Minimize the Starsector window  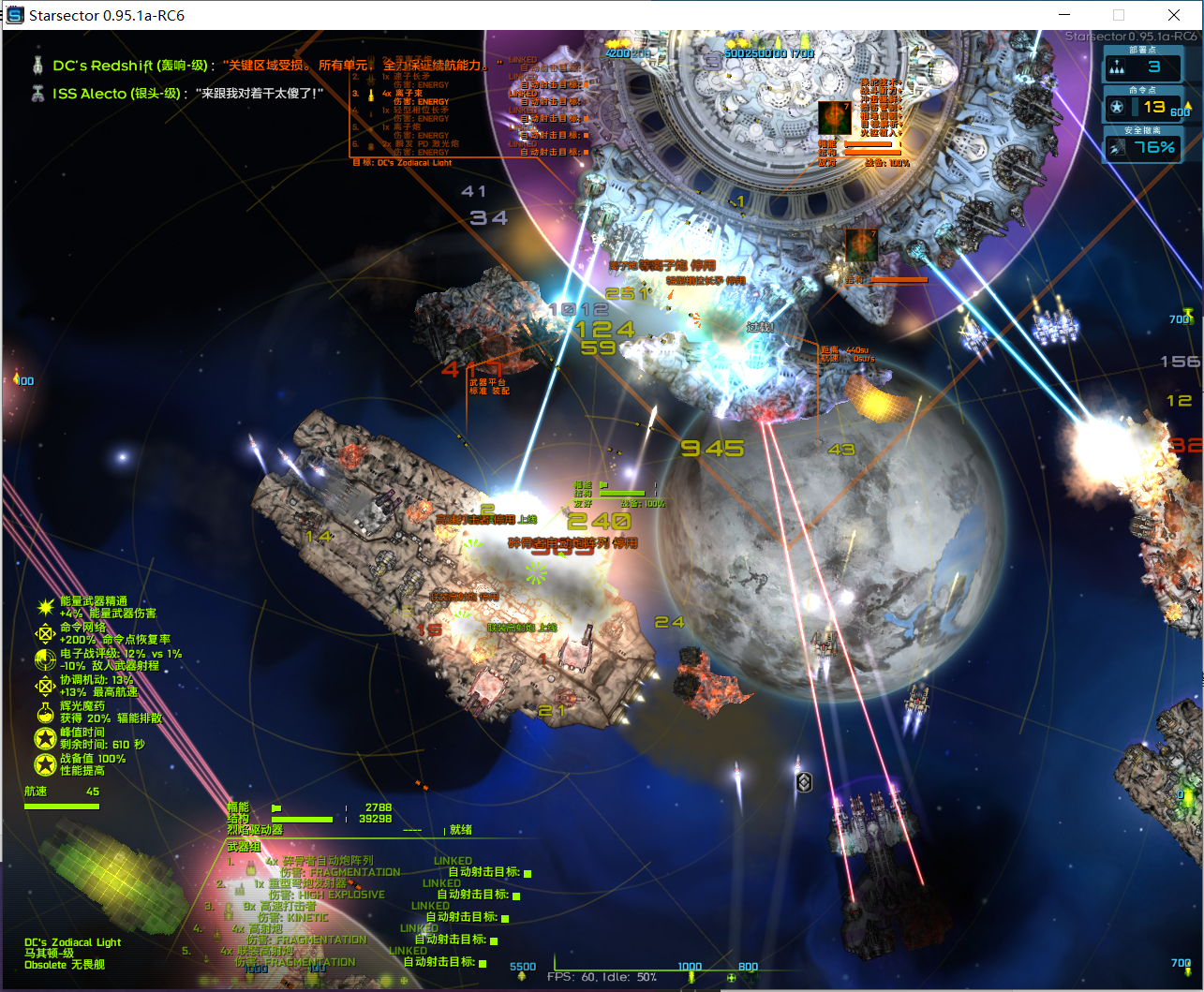coord(1063,15)
